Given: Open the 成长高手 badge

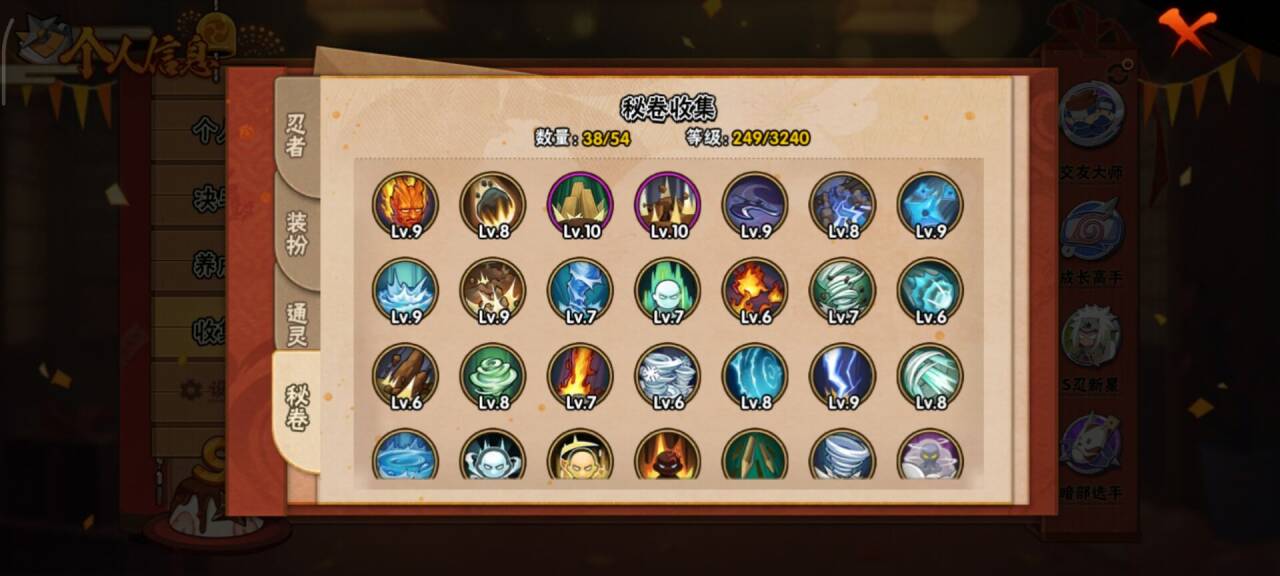Looking at the screenshot, I should coord(1091,230).
